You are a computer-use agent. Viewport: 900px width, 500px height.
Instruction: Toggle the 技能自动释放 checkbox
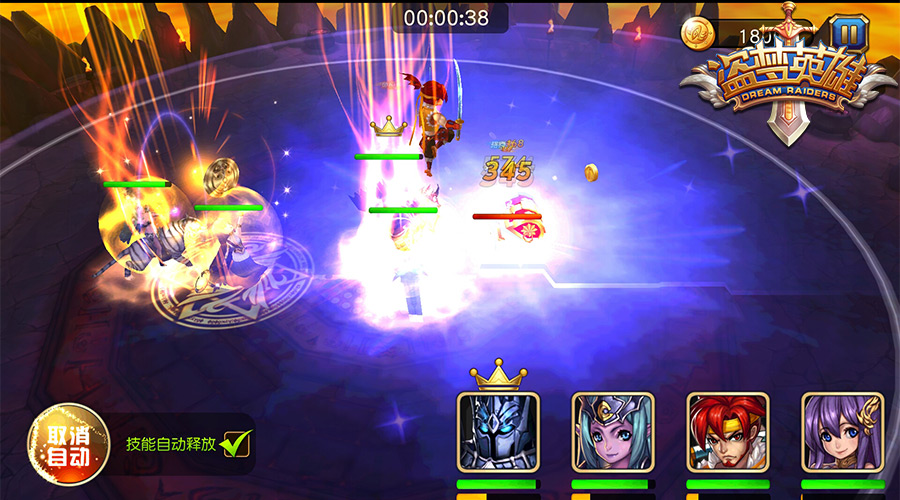[x=236, y=442]
